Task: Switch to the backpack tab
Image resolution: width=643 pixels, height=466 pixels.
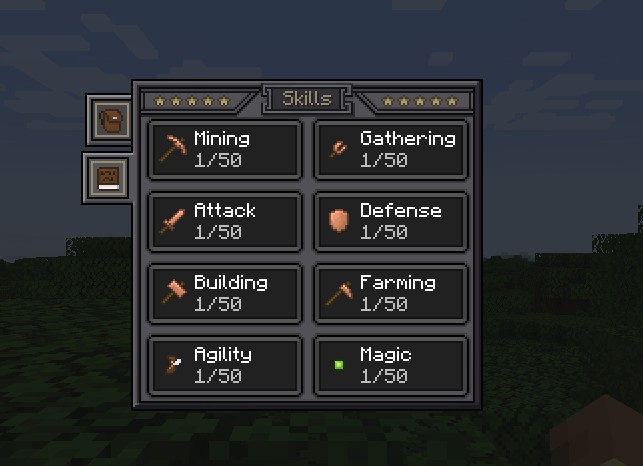Action: pos(109,120)
